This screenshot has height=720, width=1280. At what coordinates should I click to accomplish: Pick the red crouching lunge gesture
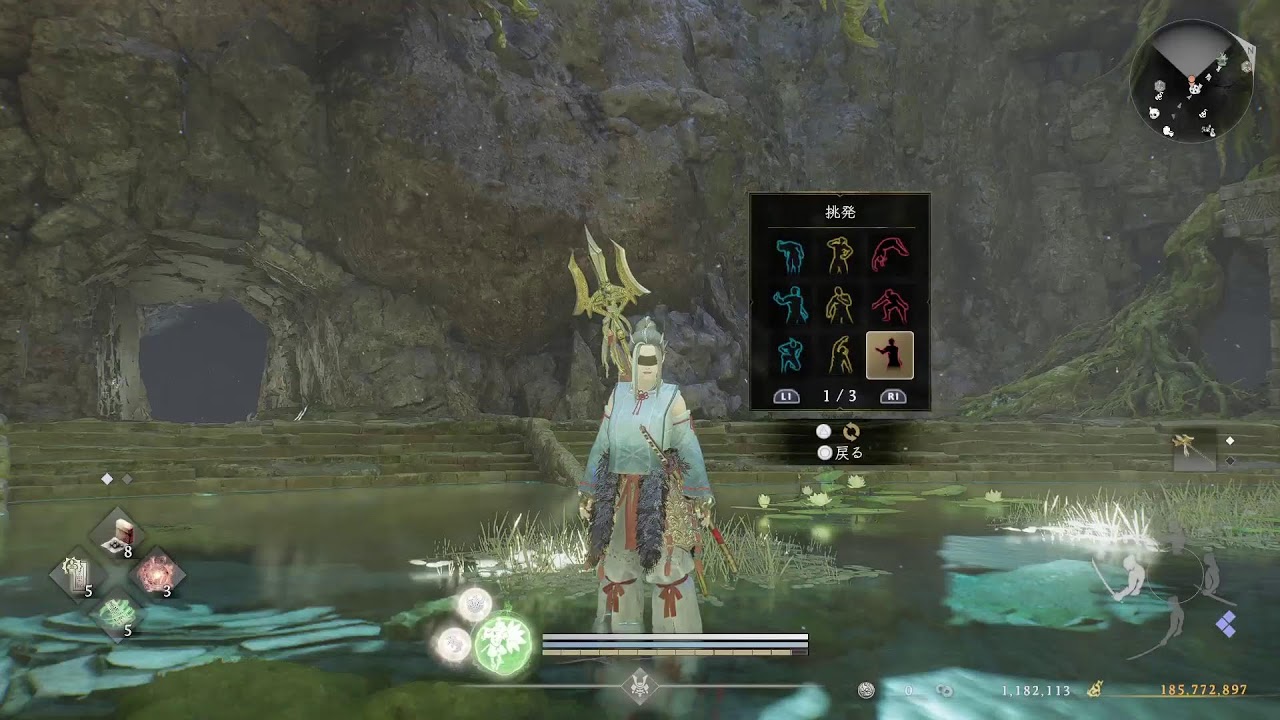tap(889, 305)
